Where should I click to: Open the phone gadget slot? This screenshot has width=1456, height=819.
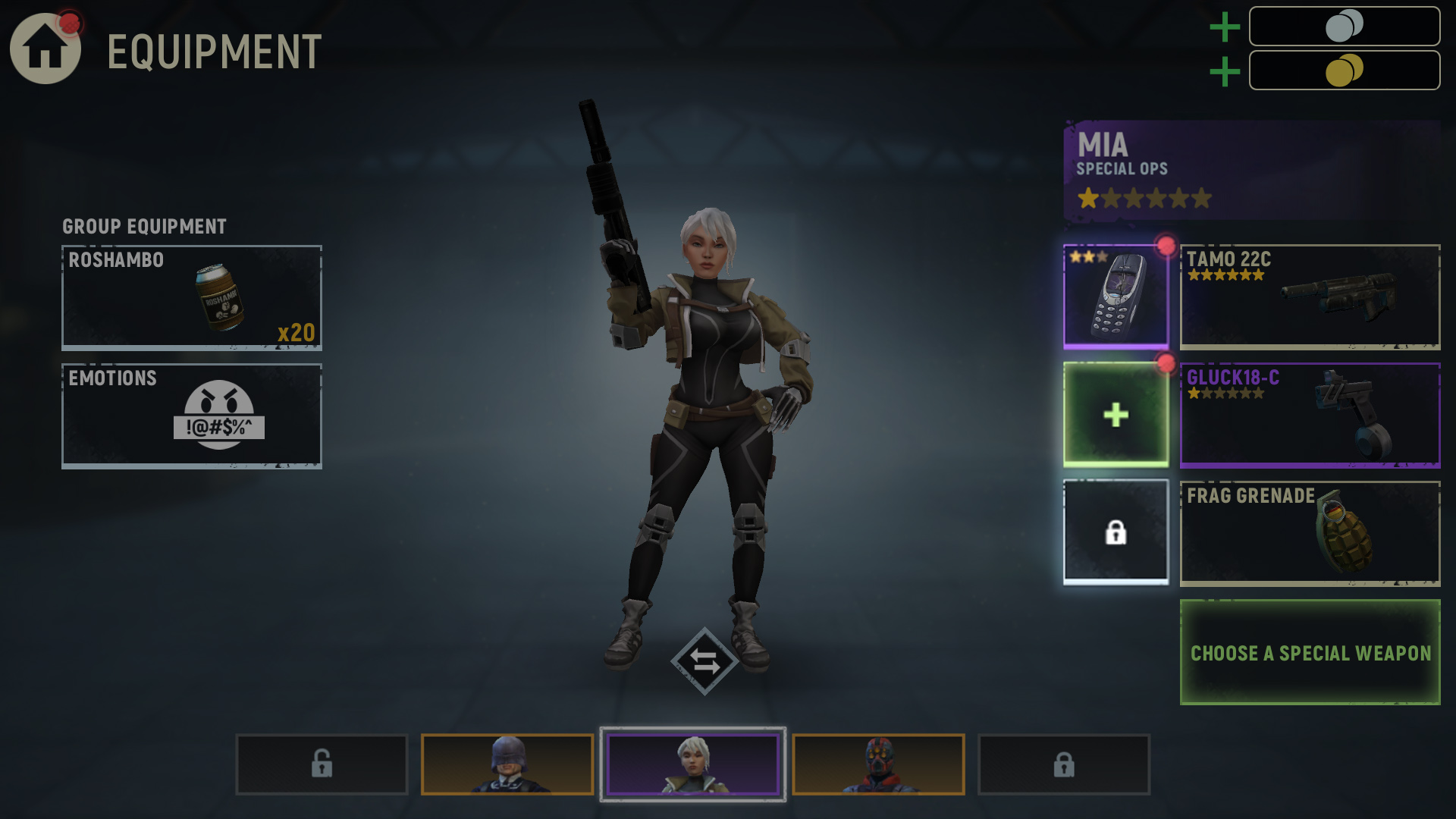[1116, 297]
